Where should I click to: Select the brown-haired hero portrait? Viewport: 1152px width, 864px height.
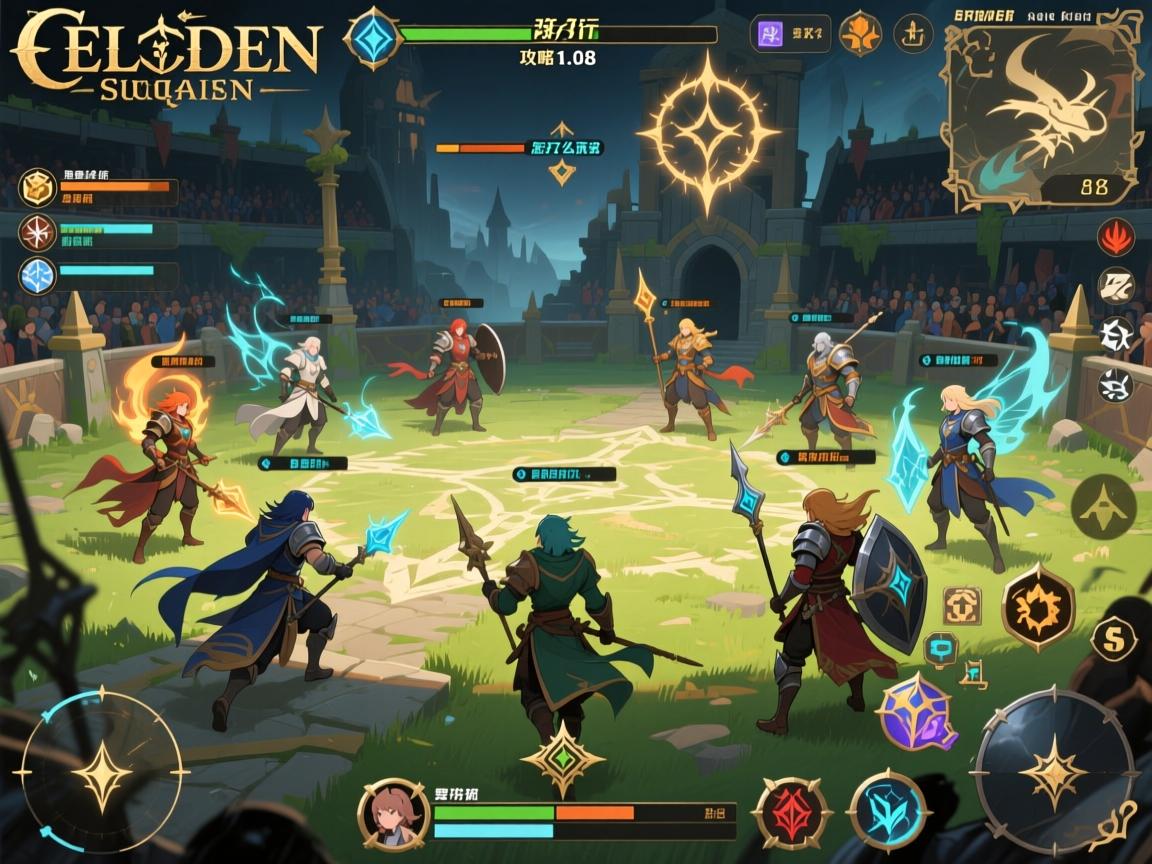393,814
